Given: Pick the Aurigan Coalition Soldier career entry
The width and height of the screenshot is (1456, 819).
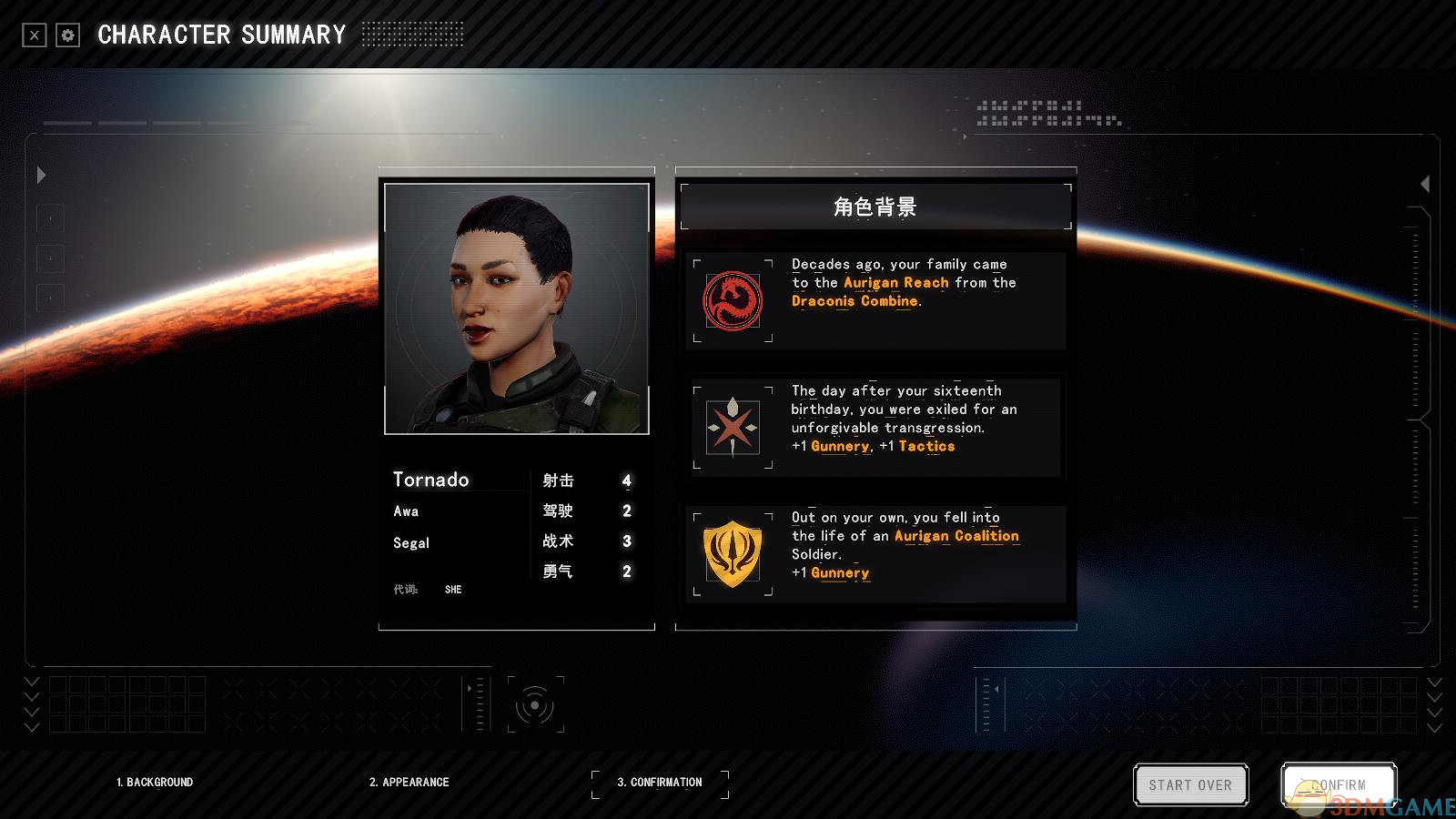Looking at the screenshot, I should 875,553.
